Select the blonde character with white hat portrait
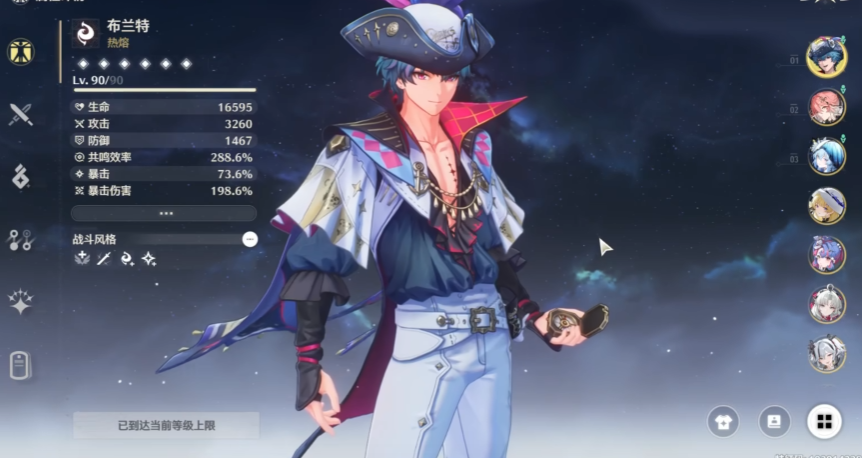The height and width of the screenshot is (458, 862). pos(827,205)
